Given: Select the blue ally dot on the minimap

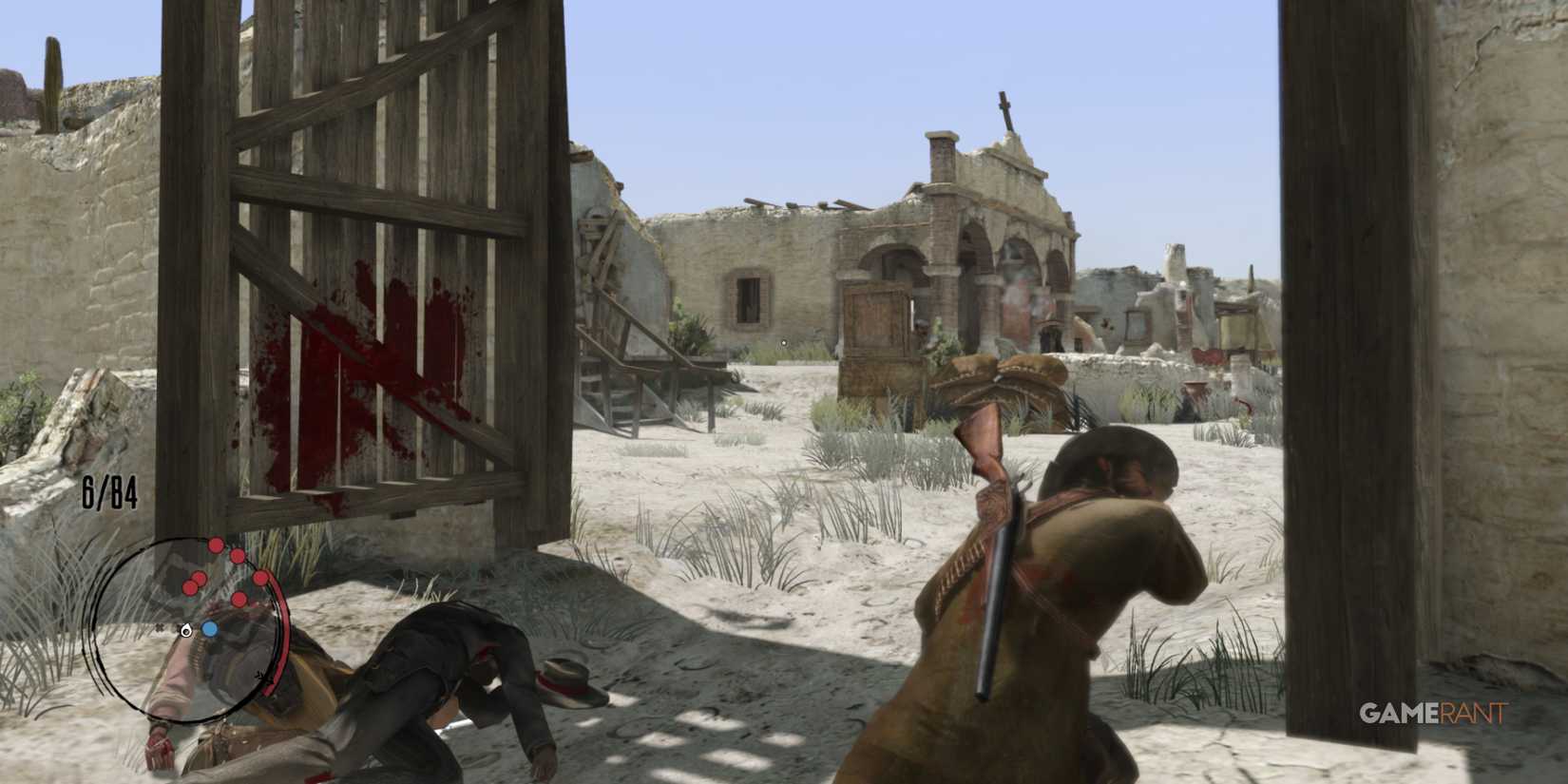Looking at the screenshot, I should tap(210, 628).
